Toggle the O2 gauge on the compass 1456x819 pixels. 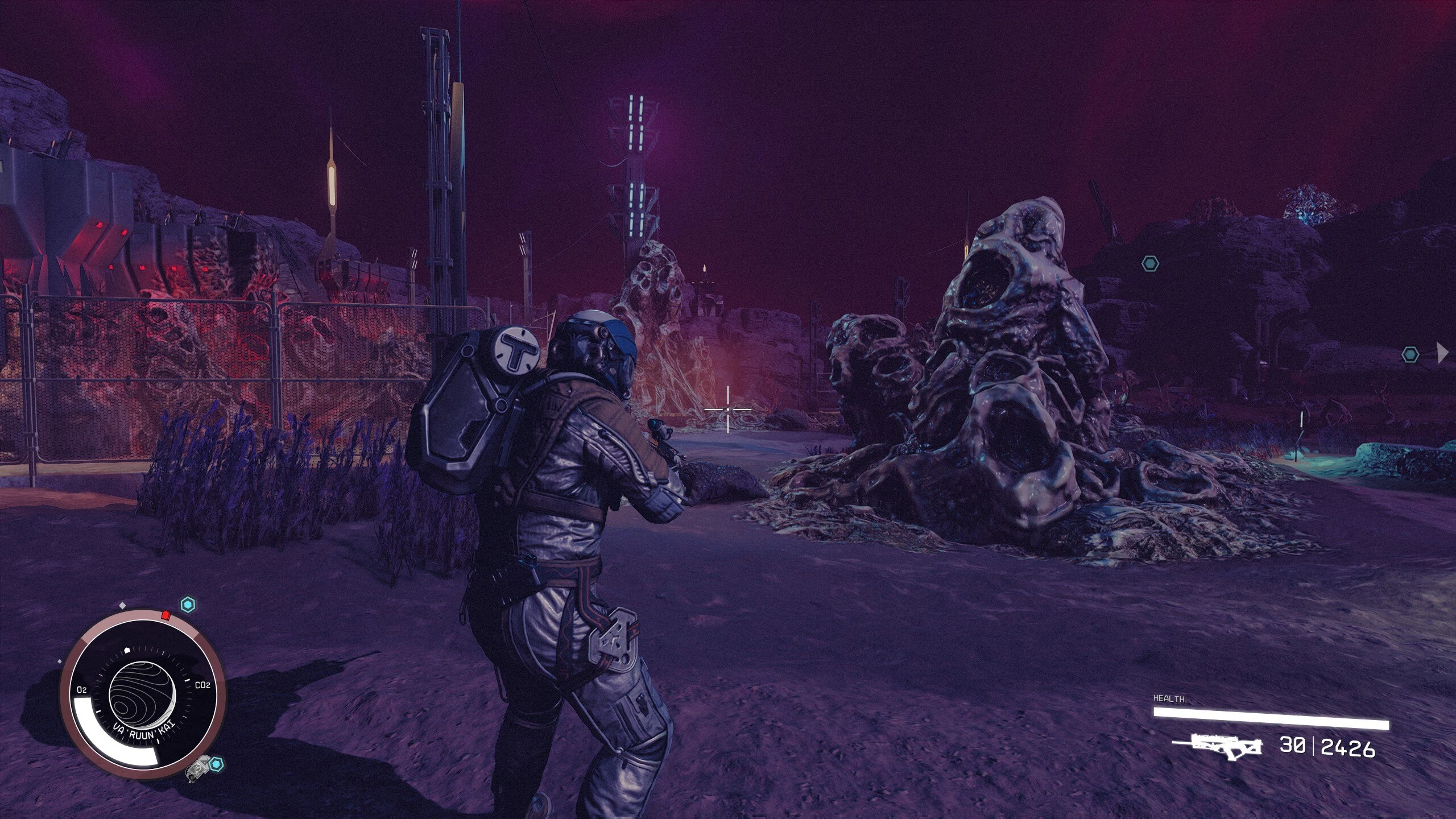pyautogui.click(x=81, y=690)
